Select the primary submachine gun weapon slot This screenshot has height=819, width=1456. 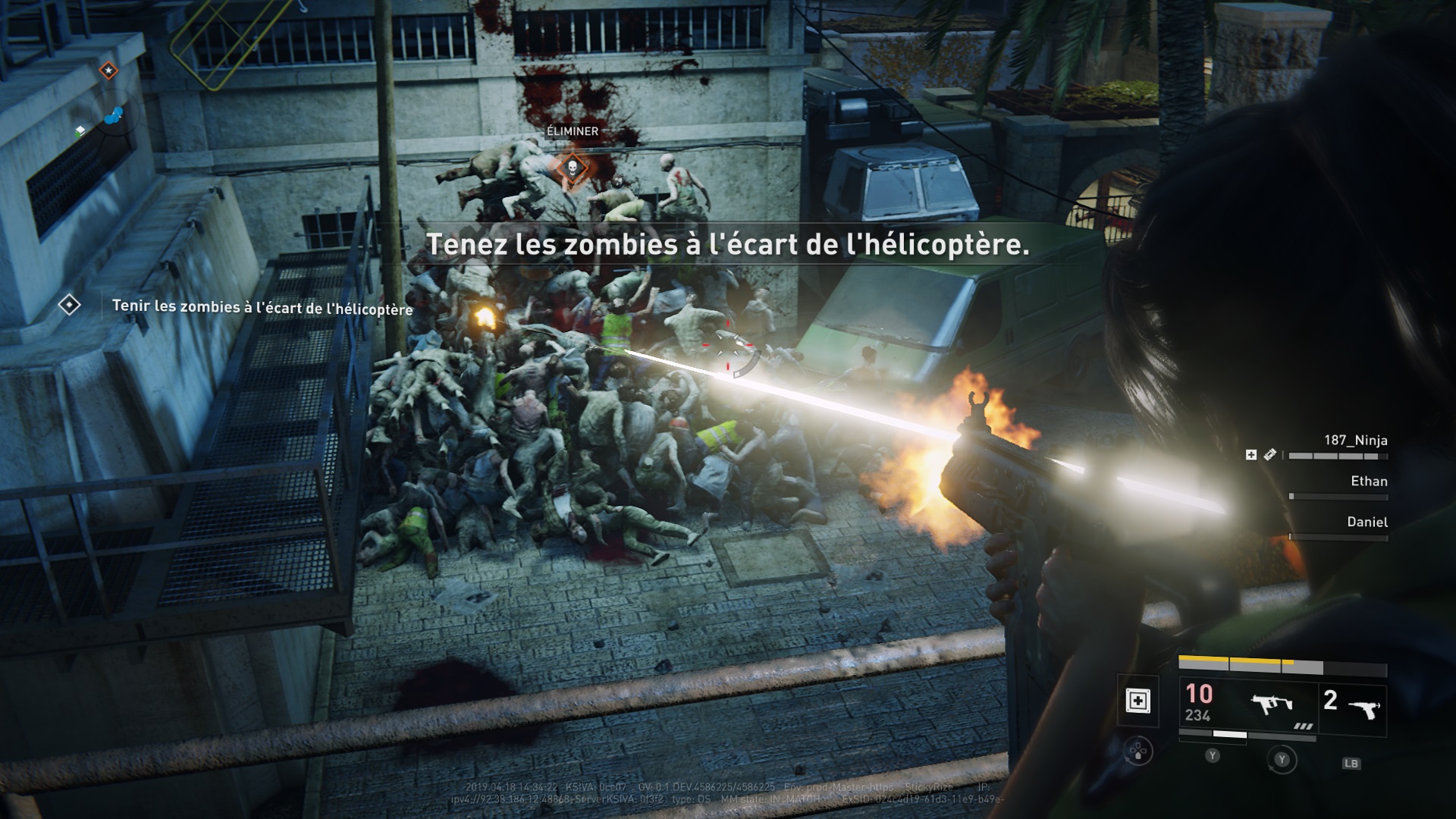(x=1272, y=705)
